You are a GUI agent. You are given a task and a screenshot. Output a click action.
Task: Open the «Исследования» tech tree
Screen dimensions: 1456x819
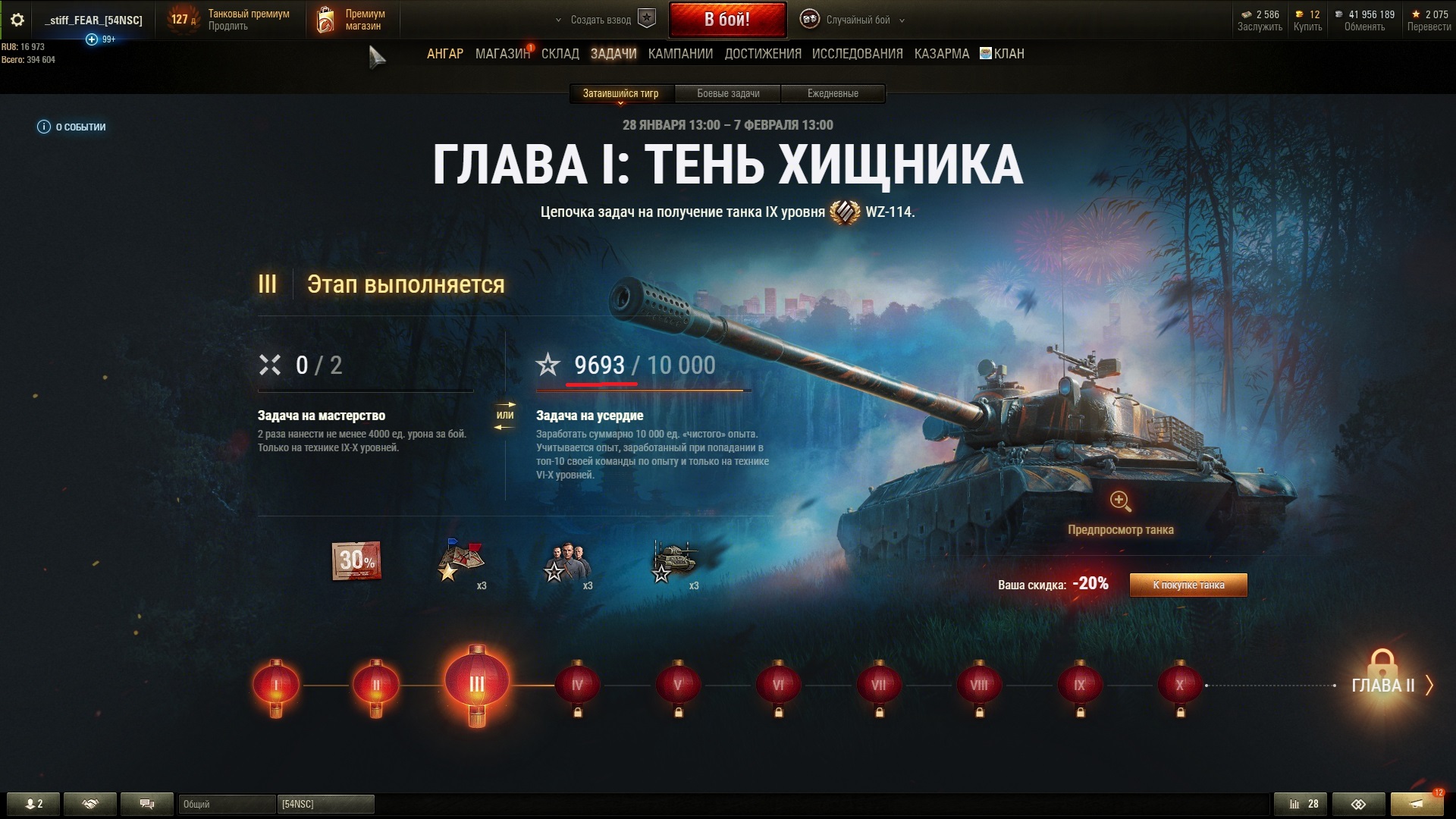[x=857, y=54]
